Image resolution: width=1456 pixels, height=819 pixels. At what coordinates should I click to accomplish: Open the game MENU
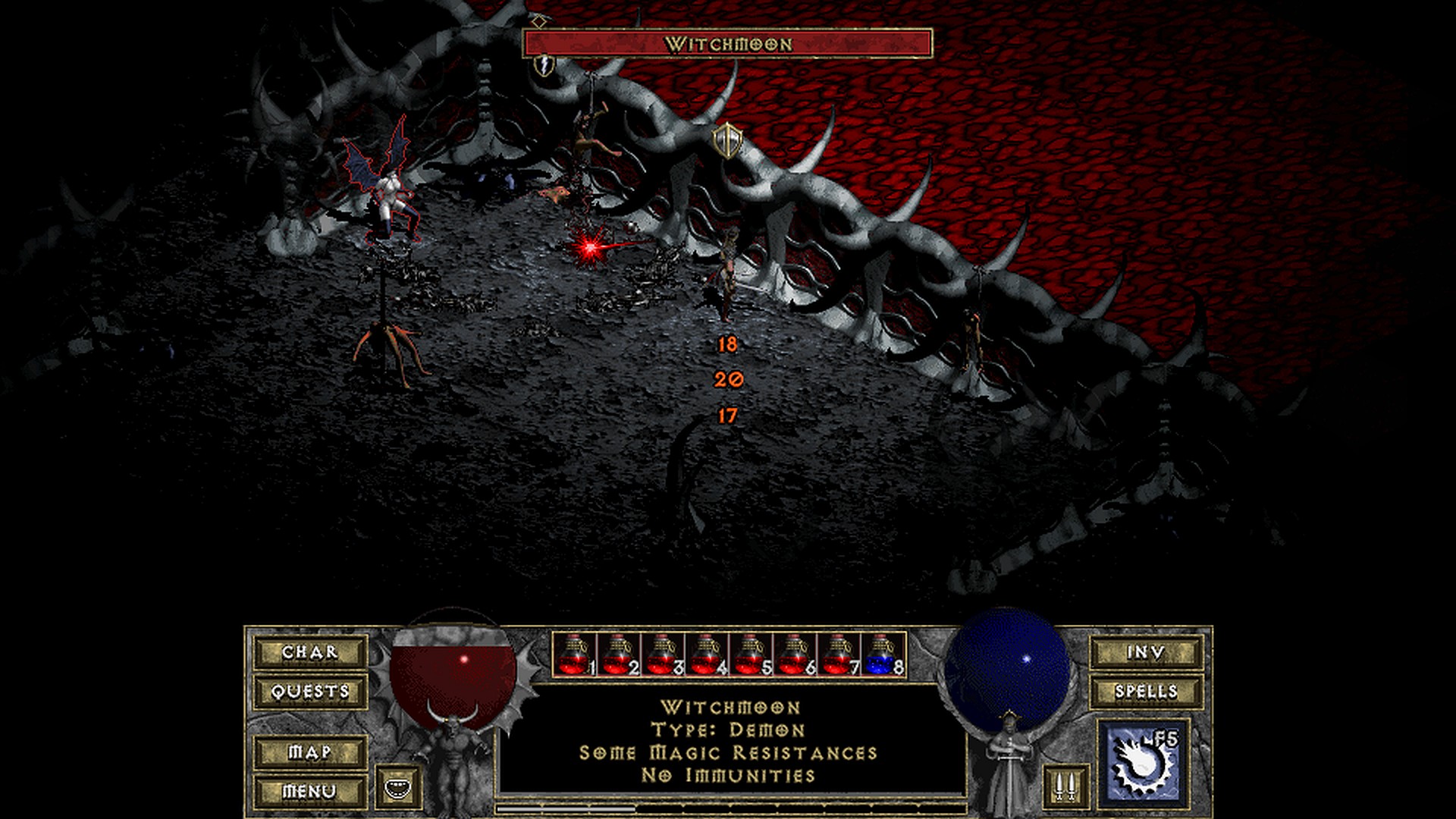tap(310, 791)
